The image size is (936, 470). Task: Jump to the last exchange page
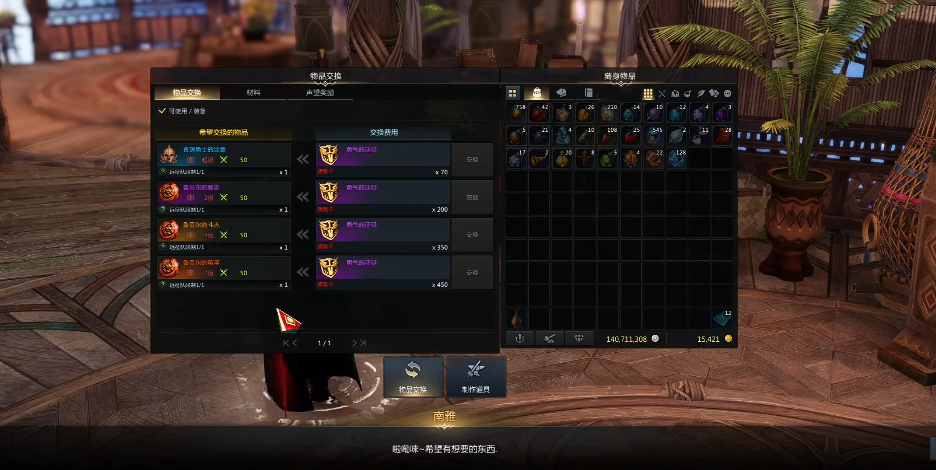coord(364,343)
